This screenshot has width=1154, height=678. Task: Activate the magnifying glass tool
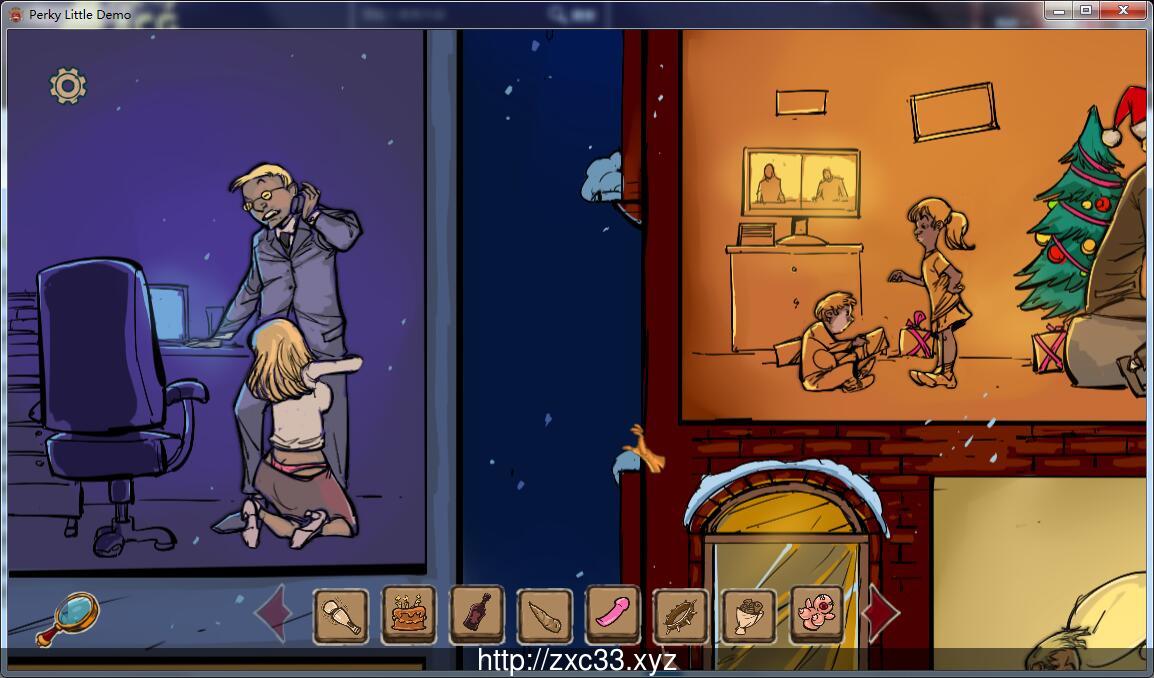tap(68, 617)
